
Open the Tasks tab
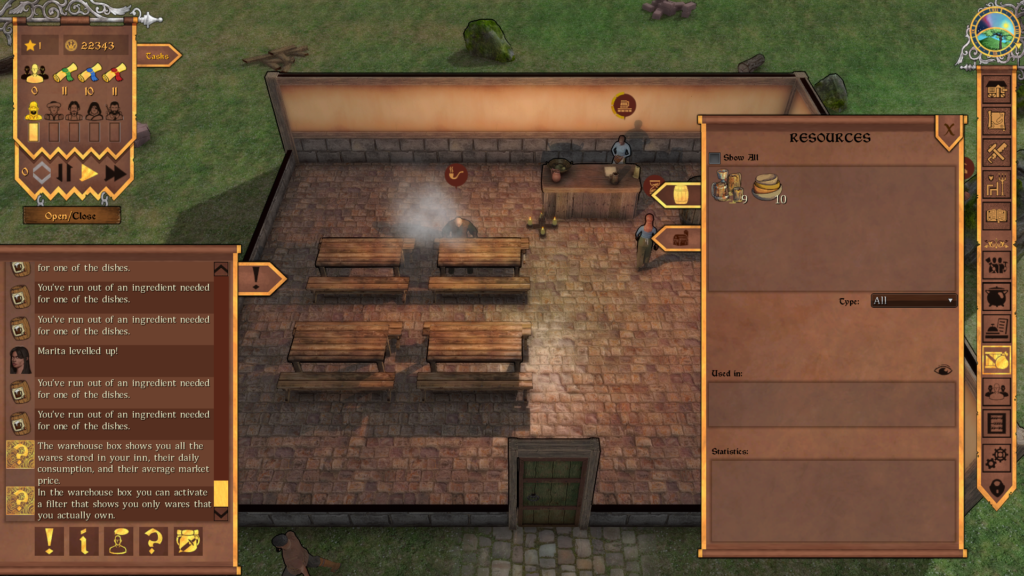click(x=158, y=56)
